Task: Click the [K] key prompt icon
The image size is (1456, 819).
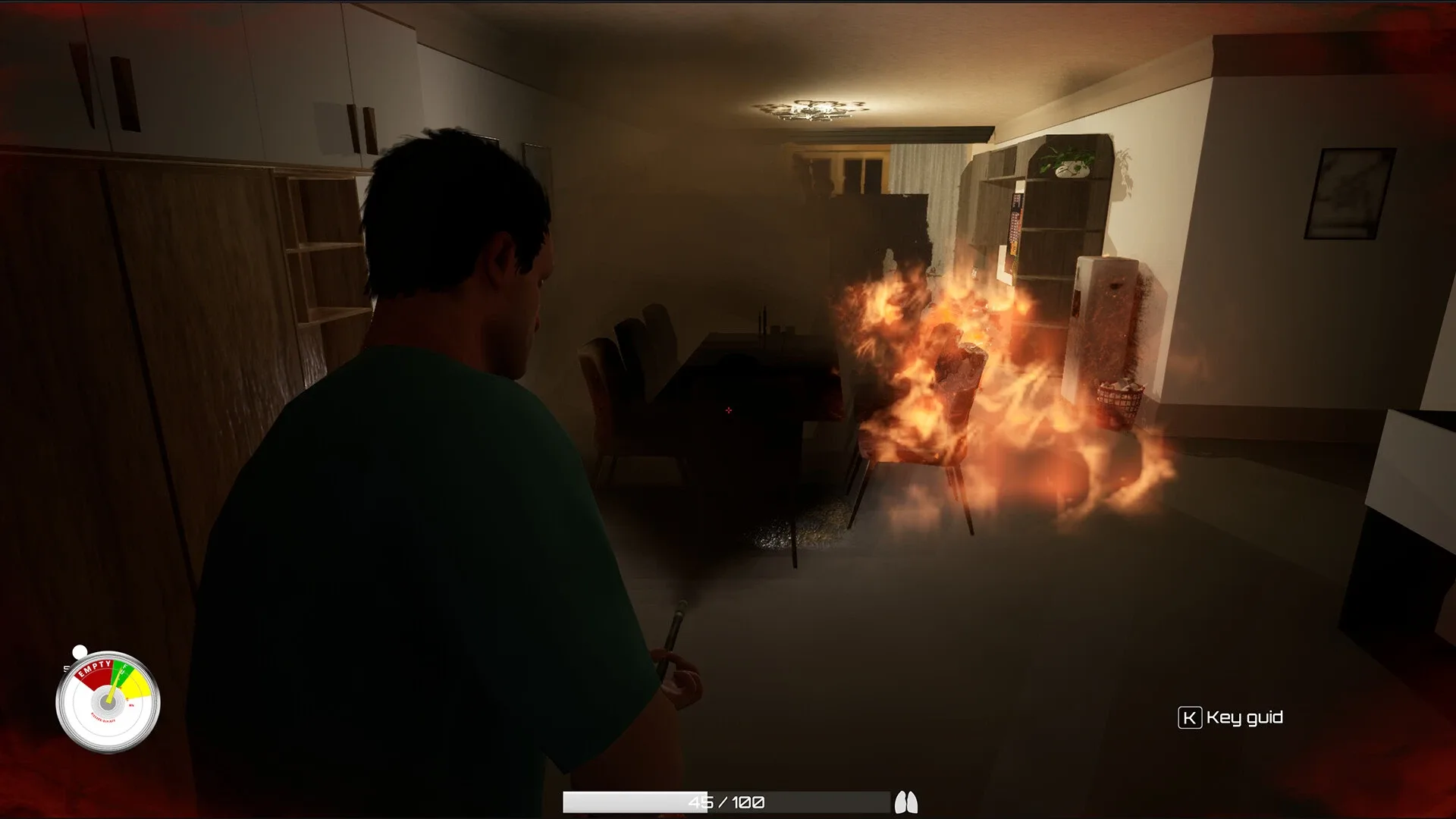Action: pyautogui.click(x=1191, y=717)
